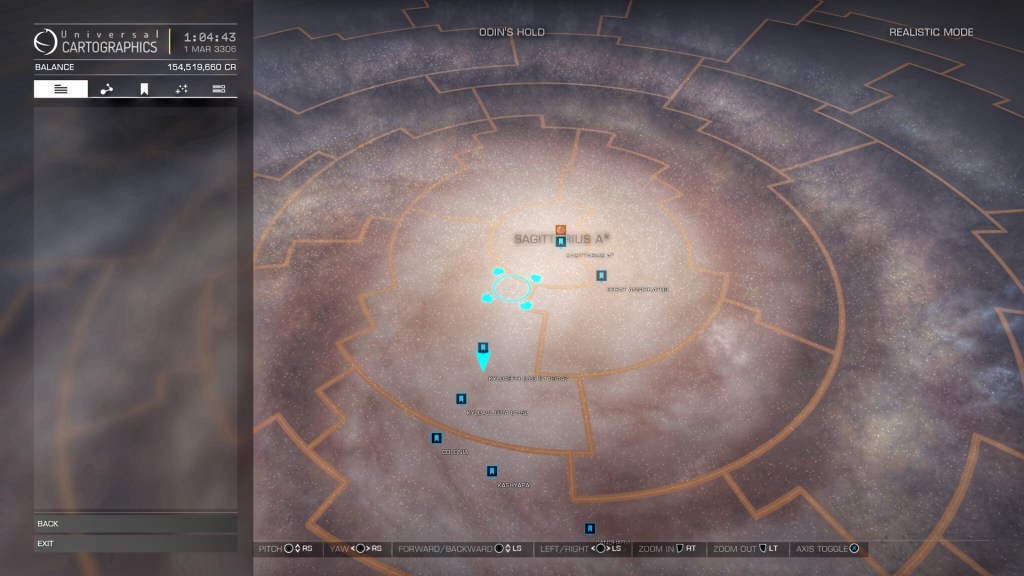This screenshot has height=576, width=1024.
Task: Select the highlighted info list tab
Action: (61, 89)
